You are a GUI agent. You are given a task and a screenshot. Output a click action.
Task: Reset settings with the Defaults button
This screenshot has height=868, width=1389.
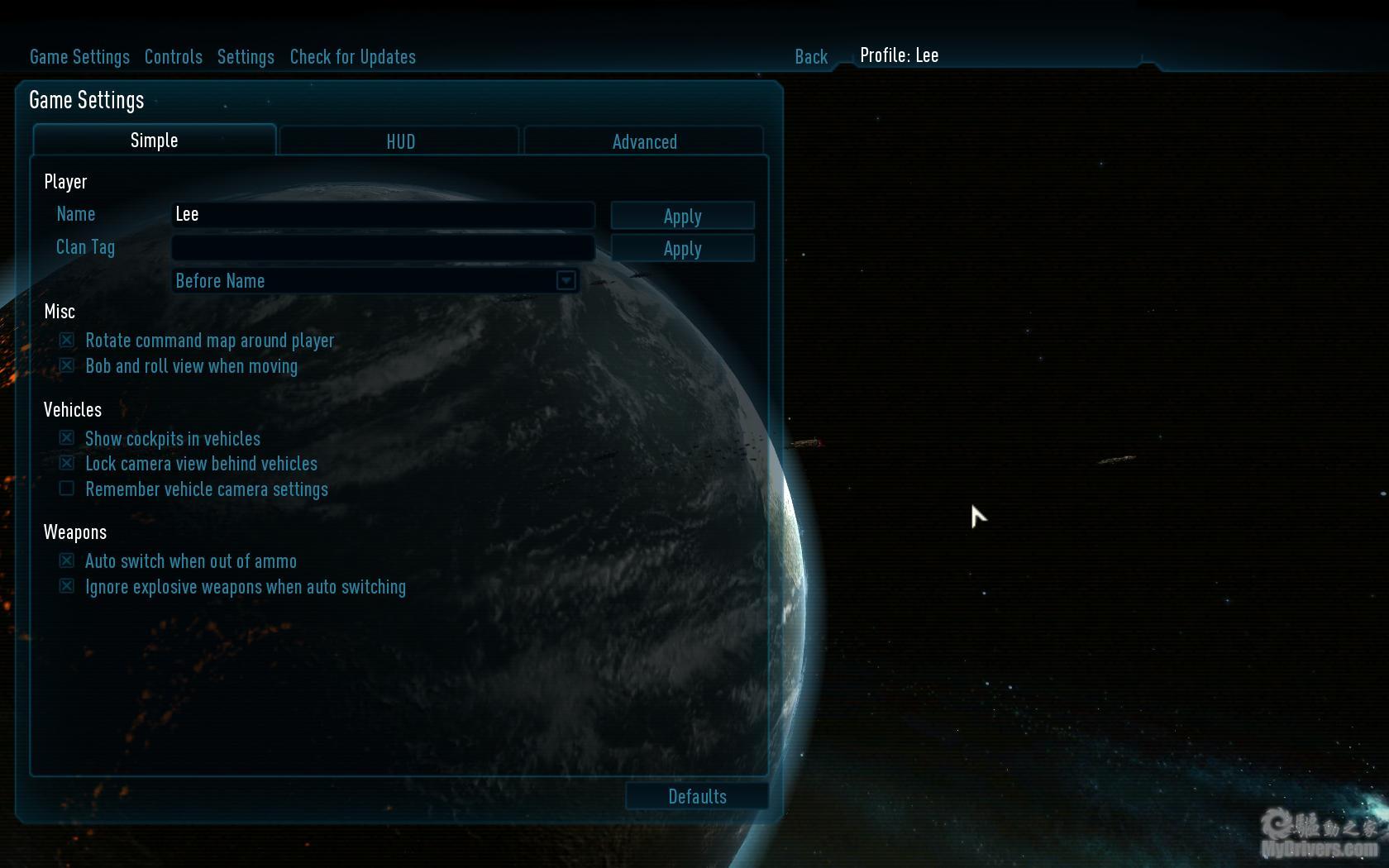(x=697, y=796)
